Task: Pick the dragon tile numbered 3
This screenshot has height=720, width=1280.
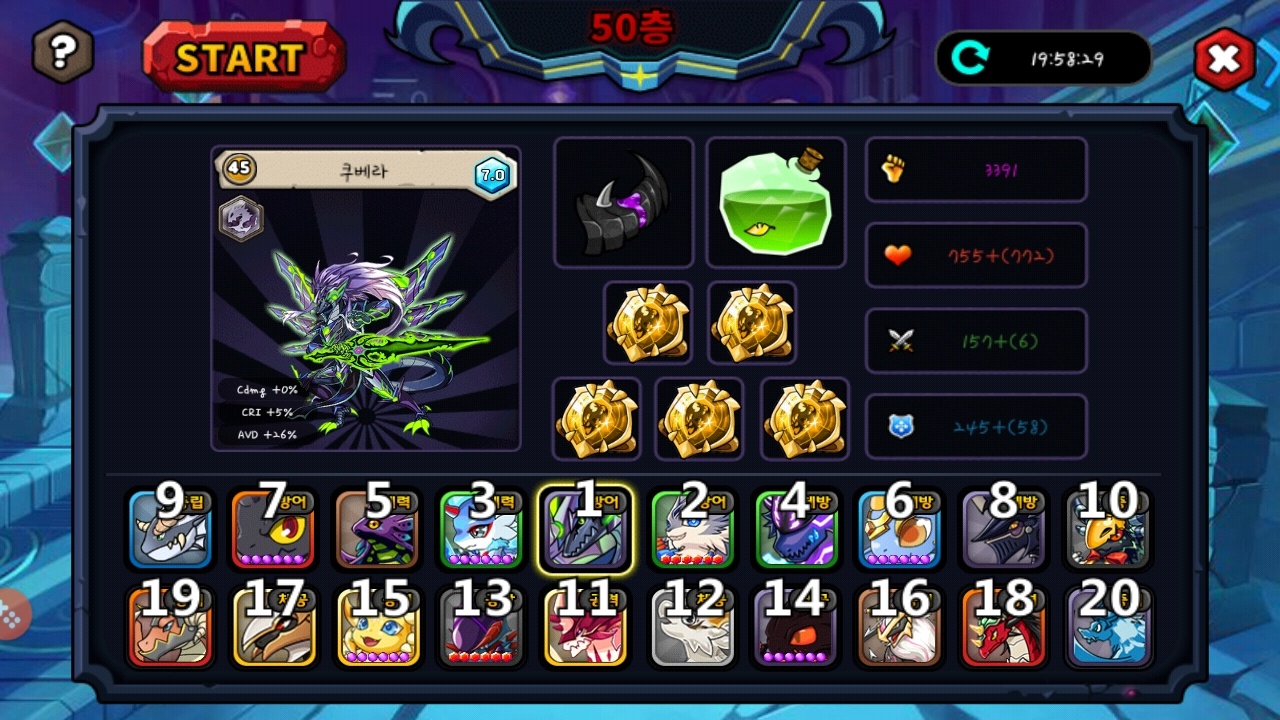Action: tap(481, 530)
